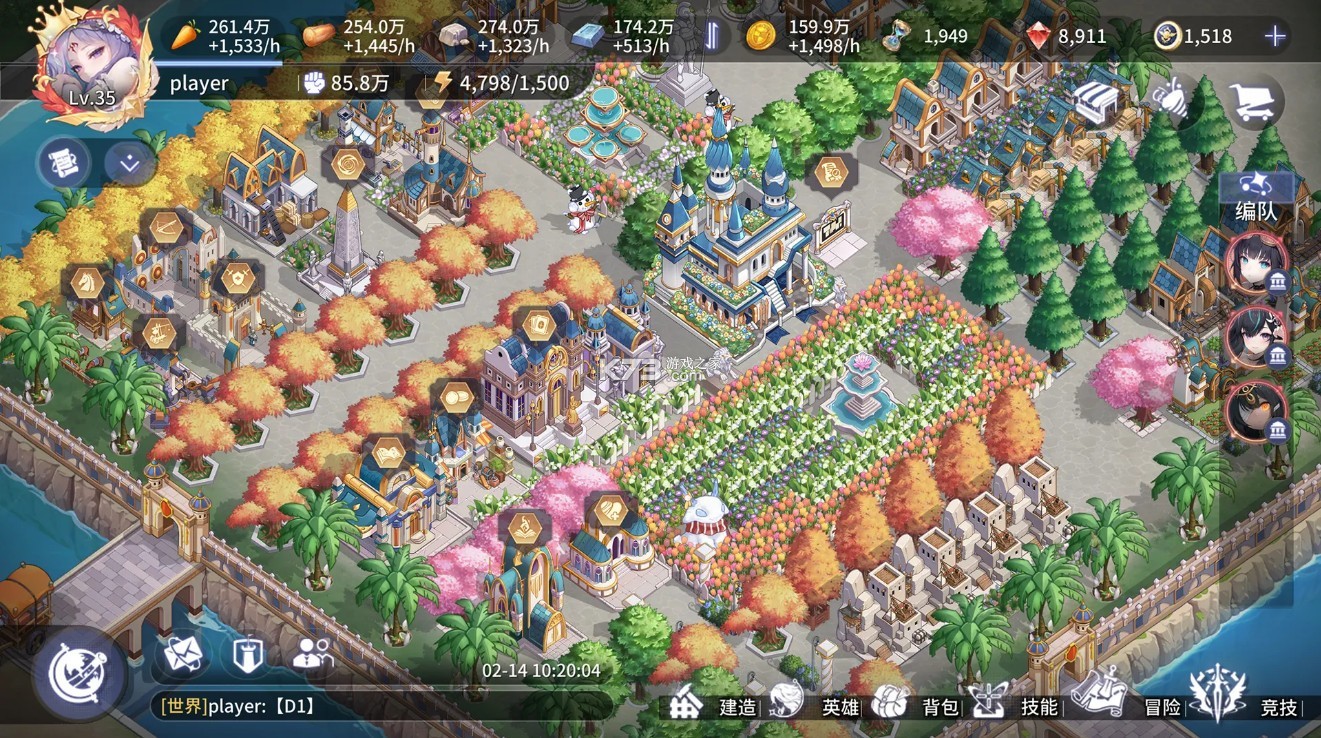Open resource details with the top-right plus
Screen dimensions: 1321x738
1275,35
